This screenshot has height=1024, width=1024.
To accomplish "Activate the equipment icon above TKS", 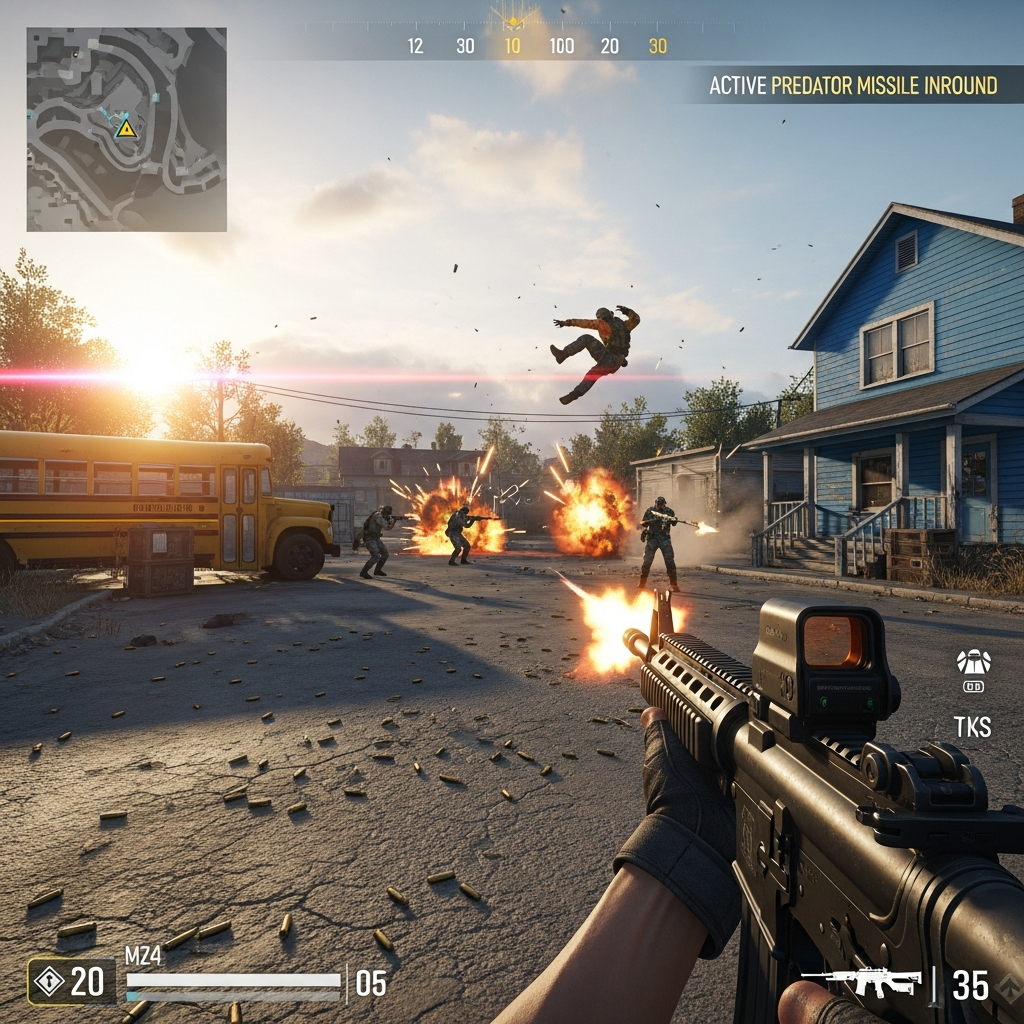I will point(973,663).
